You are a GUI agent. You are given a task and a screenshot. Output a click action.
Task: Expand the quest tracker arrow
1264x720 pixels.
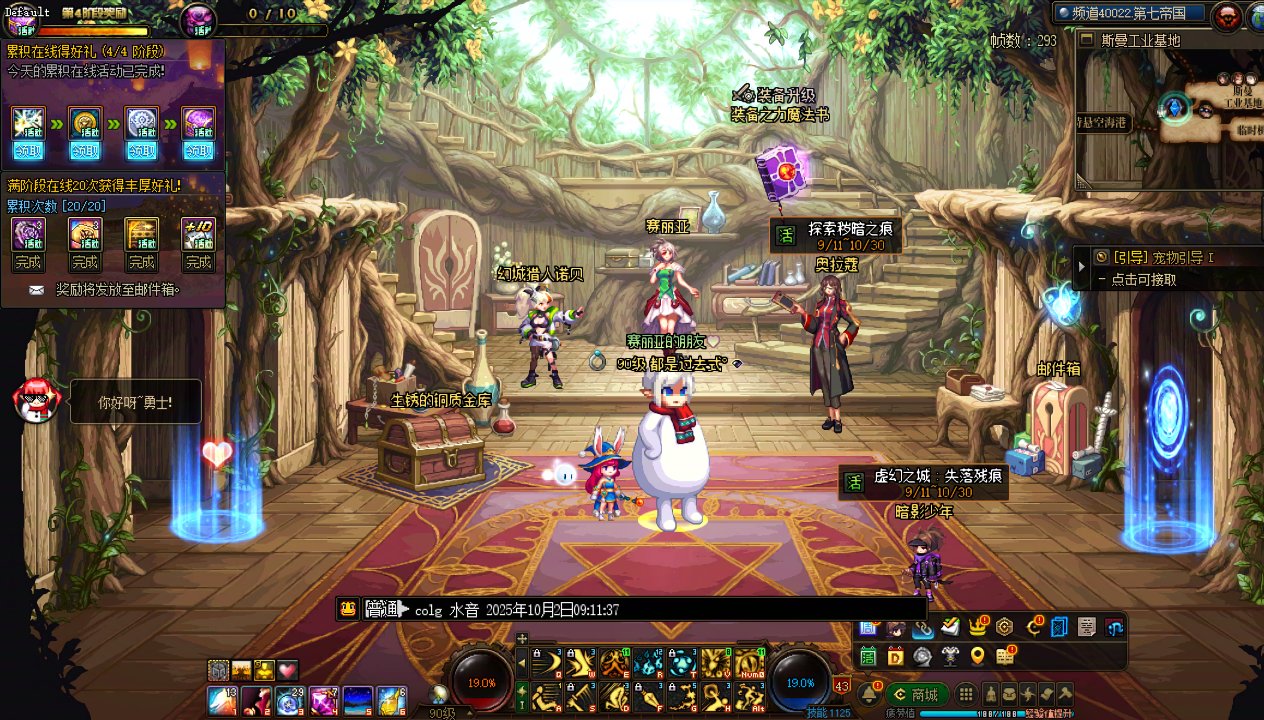tap(1081, 267)
